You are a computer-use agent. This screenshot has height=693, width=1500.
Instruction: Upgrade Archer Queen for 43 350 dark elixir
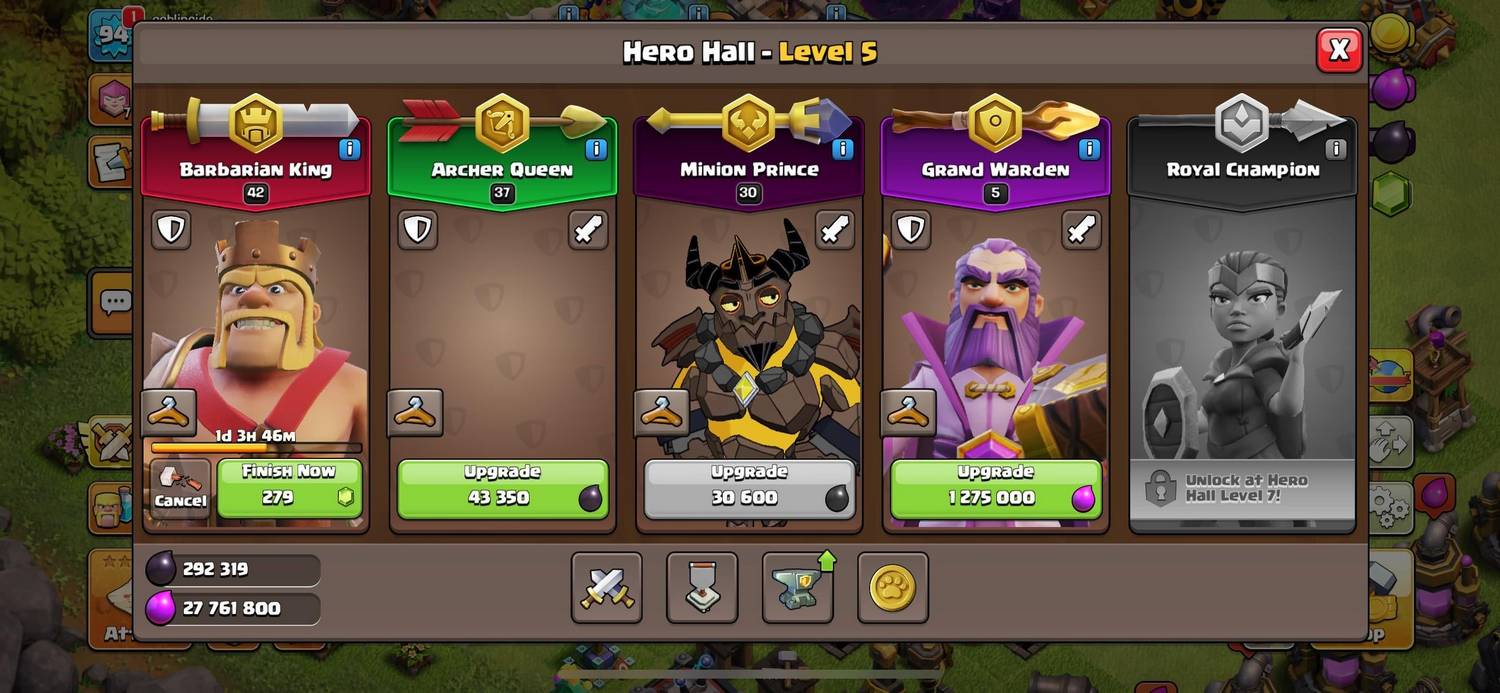coord(502,488)
